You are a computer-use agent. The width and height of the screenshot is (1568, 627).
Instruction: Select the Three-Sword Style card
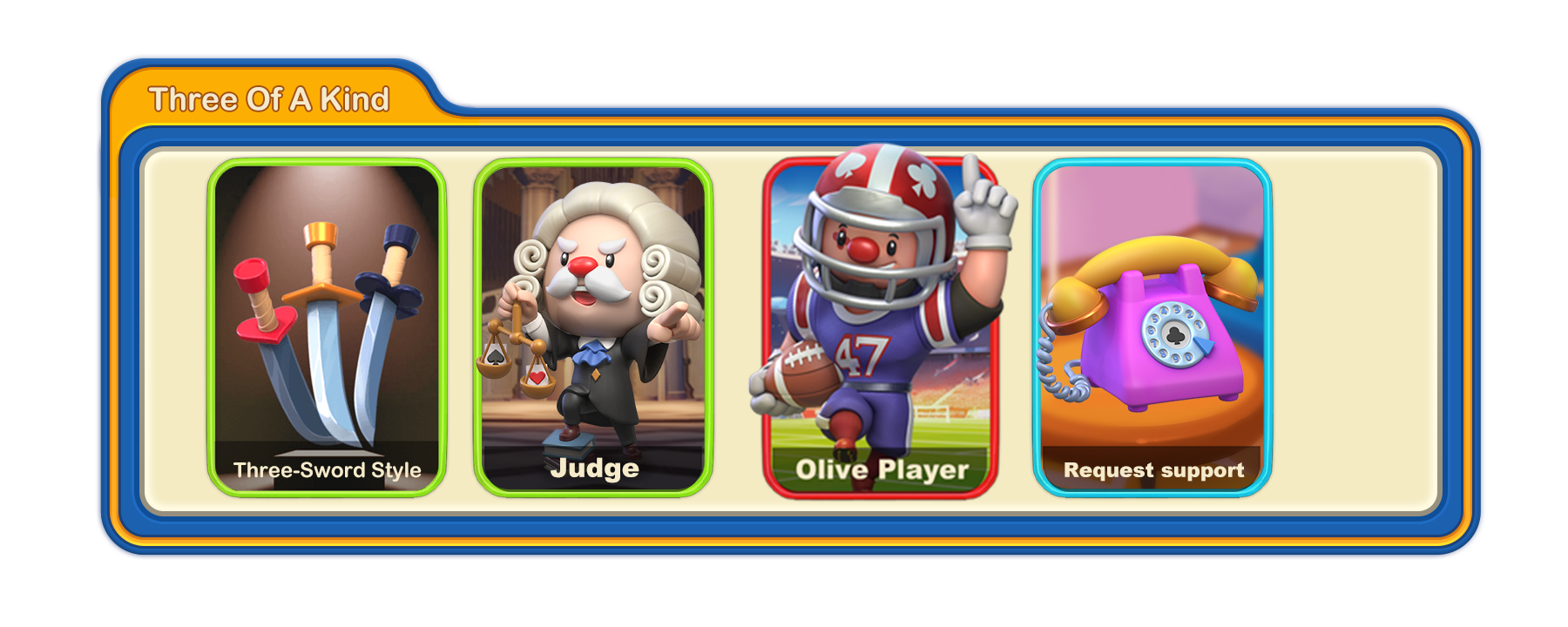click(327, 328)
